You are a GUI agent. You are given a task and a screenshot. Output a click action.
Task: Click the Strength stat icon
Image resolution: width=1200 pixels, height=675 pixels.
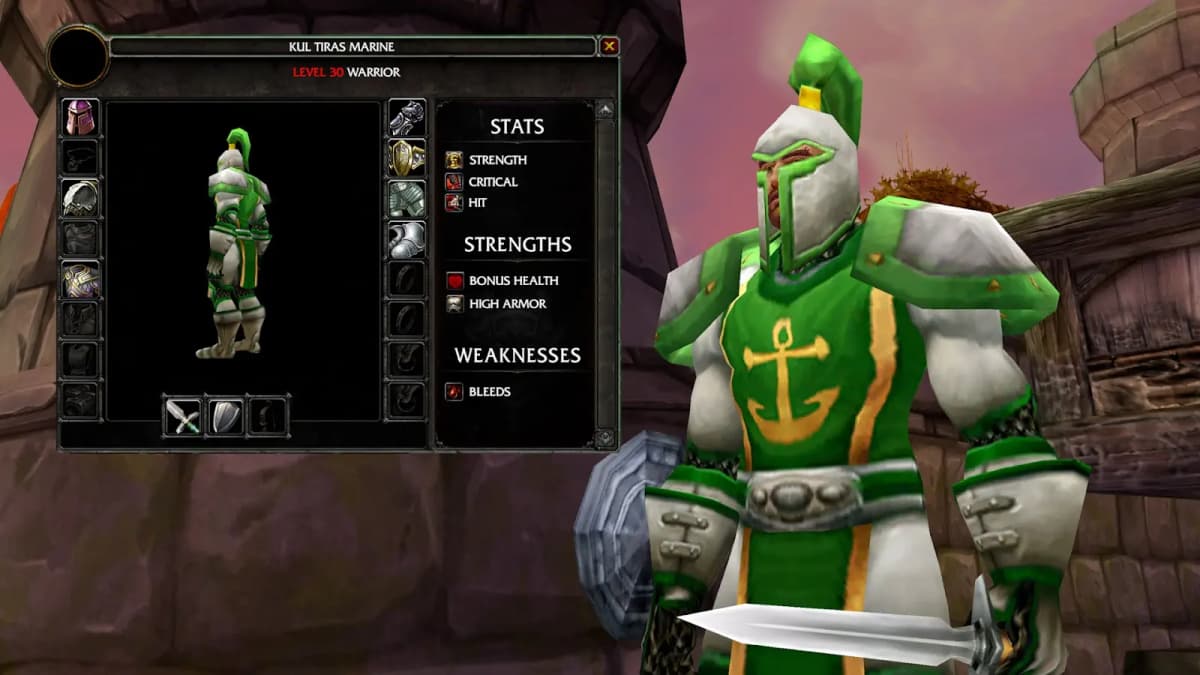coord(454,160)
